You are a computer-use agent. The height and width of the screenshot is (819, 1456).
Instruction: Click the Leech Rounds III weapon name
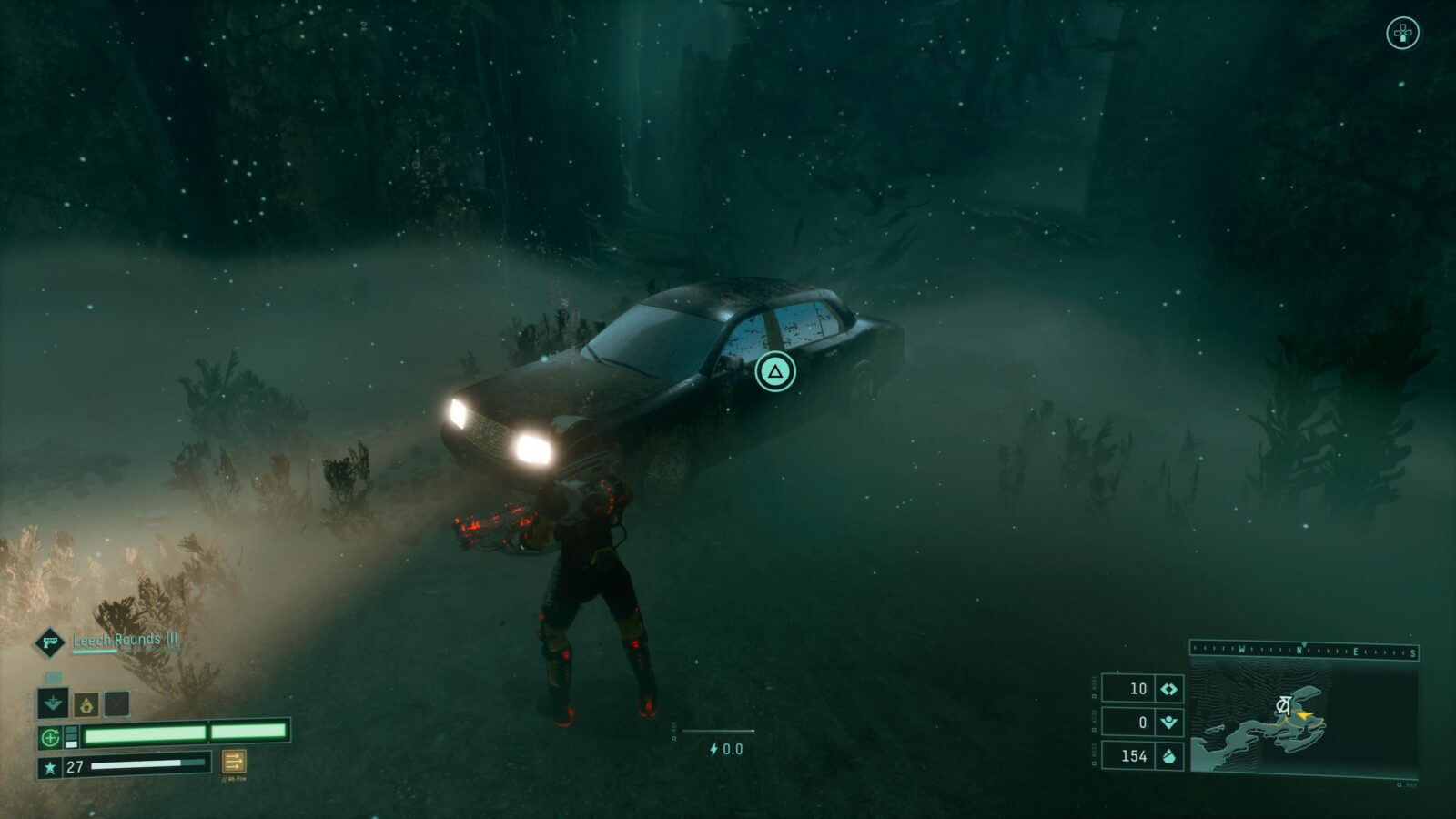pyautogui.click(x=125, y=641)
